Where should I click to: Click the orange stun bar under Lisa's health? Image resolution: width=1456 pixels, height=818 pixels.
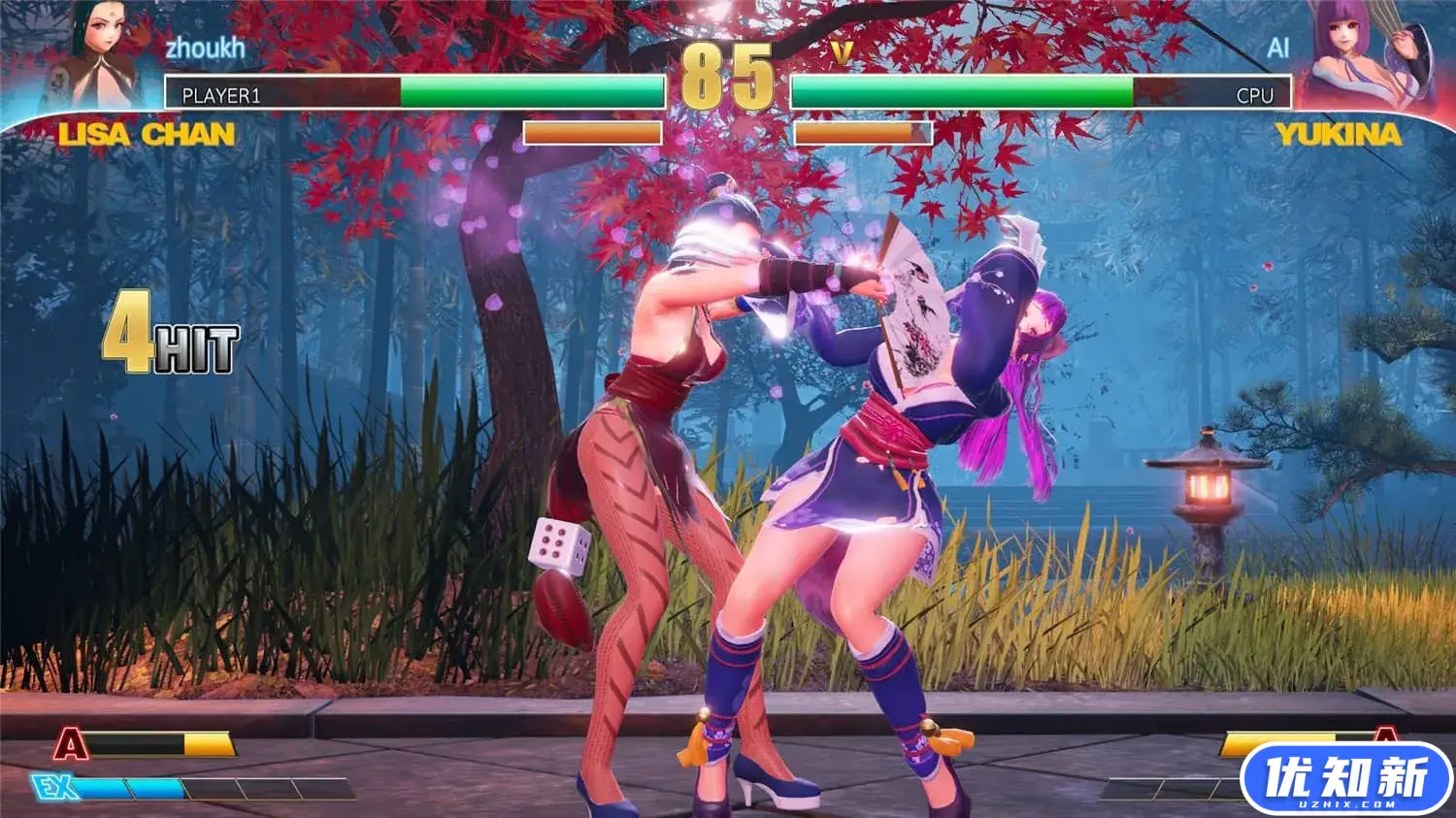pyautogui.click(x=592, y=135)
